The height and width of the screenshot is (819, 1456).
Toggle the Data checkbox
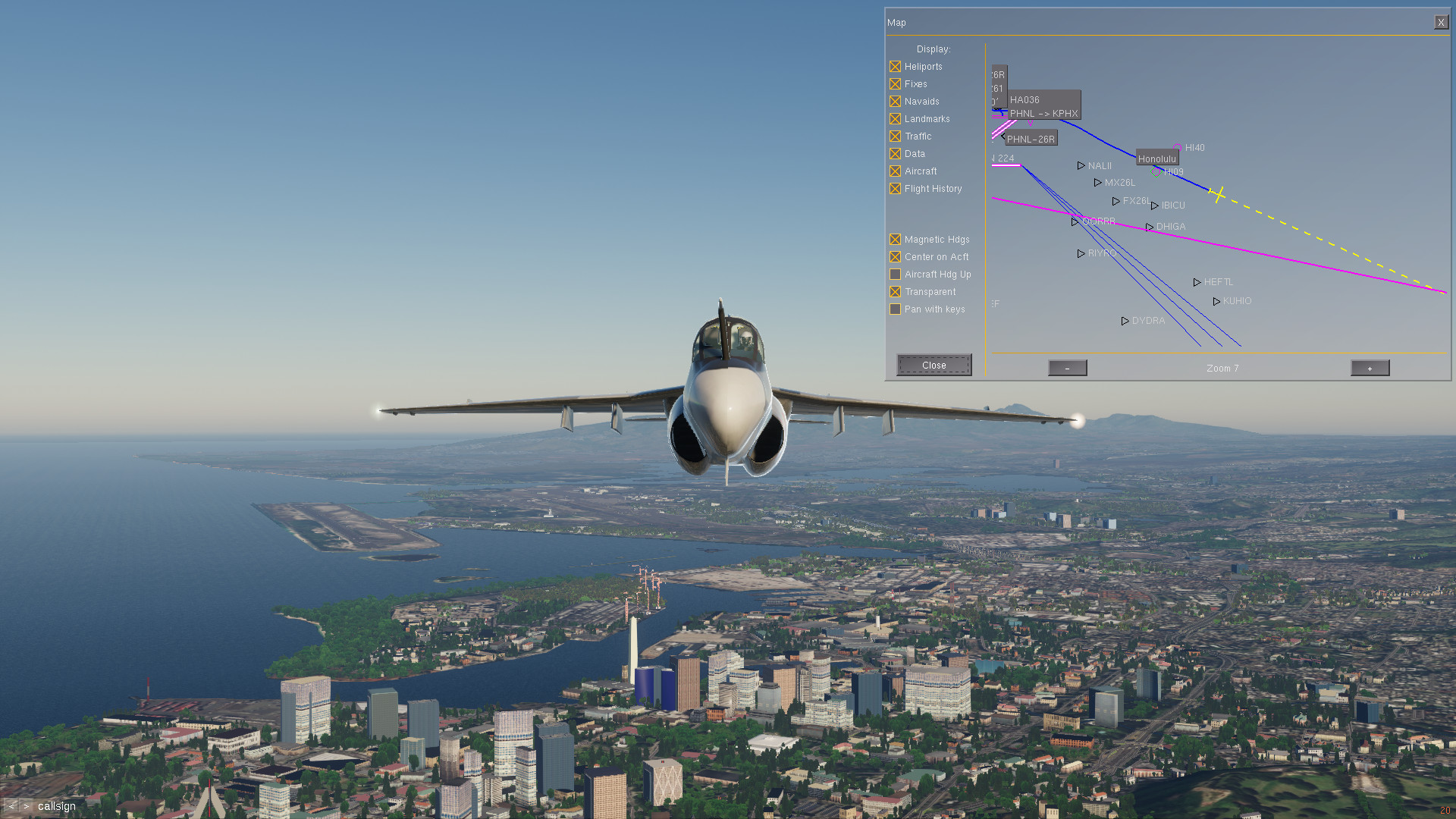pyautogui.click(x=896, y=154)
